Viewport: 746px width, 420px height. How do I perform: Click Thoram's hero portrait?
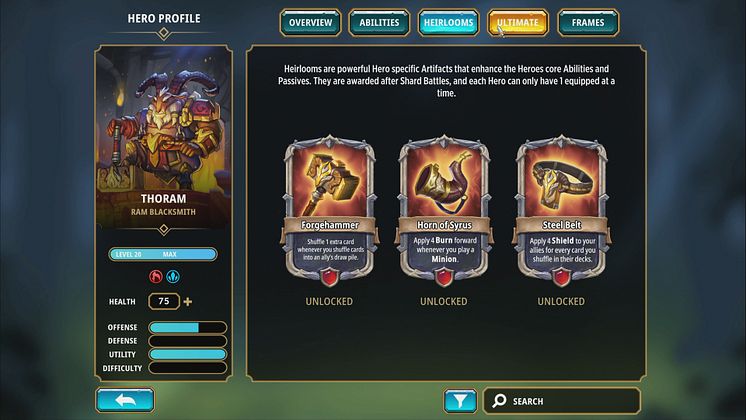[162, 133]
